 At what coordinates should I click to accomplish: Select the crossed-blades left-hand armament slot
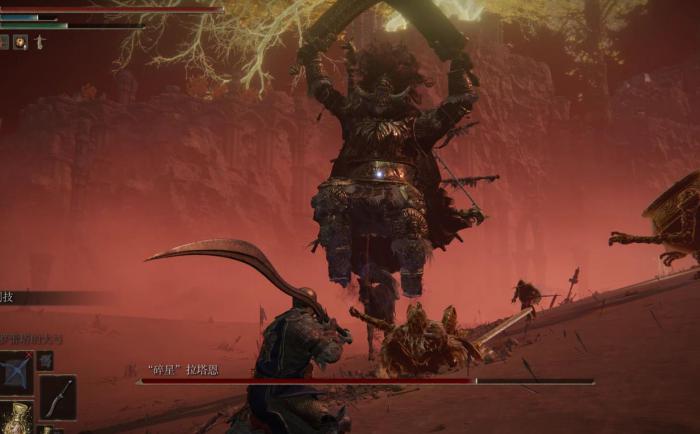click(16, 372)
